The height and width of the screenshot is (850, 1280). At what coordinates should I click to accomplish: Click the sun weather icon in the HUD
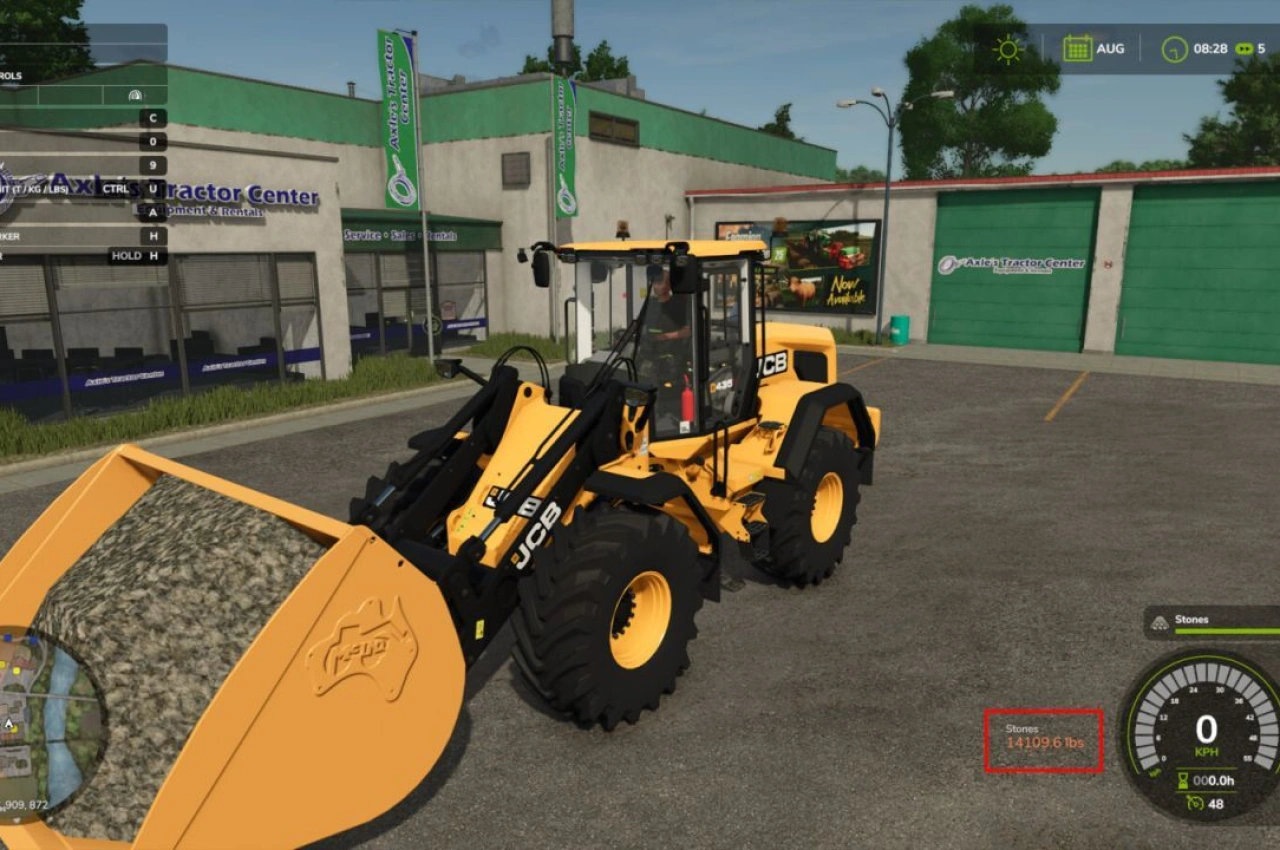click(x=1010, y=49)
